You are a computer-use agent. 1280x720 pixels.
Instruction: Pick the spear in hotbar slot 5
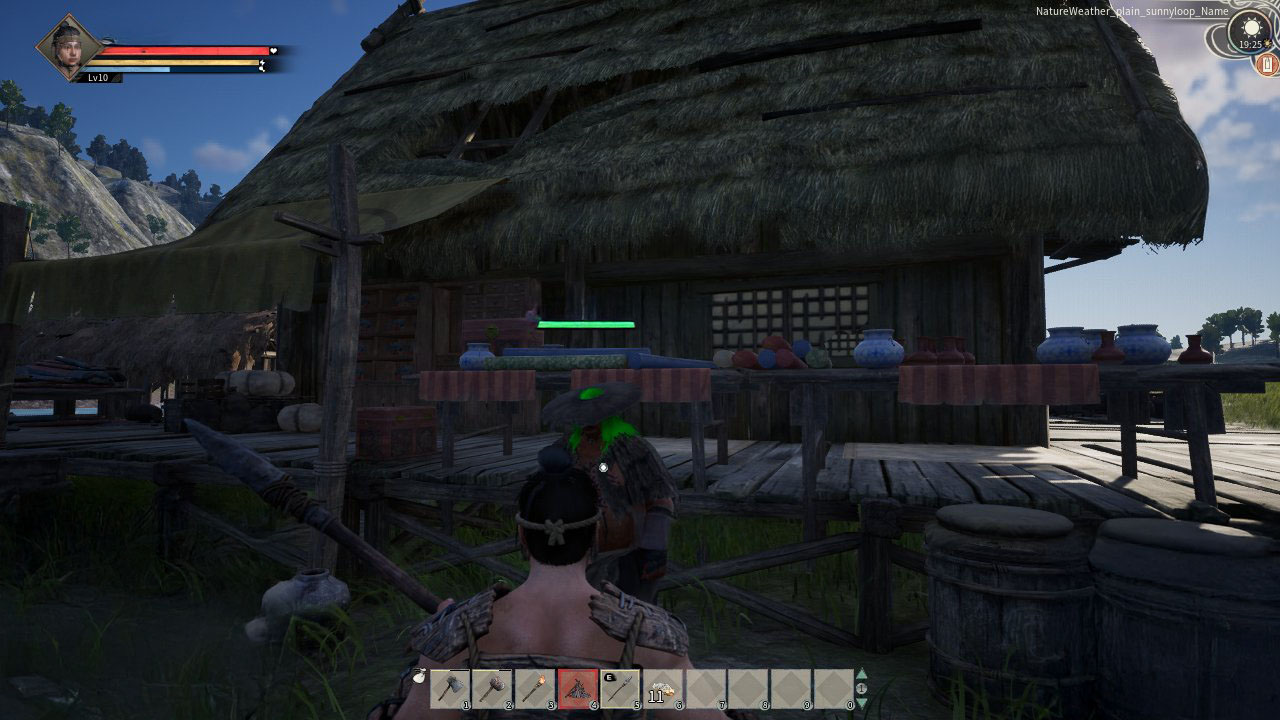620,688
